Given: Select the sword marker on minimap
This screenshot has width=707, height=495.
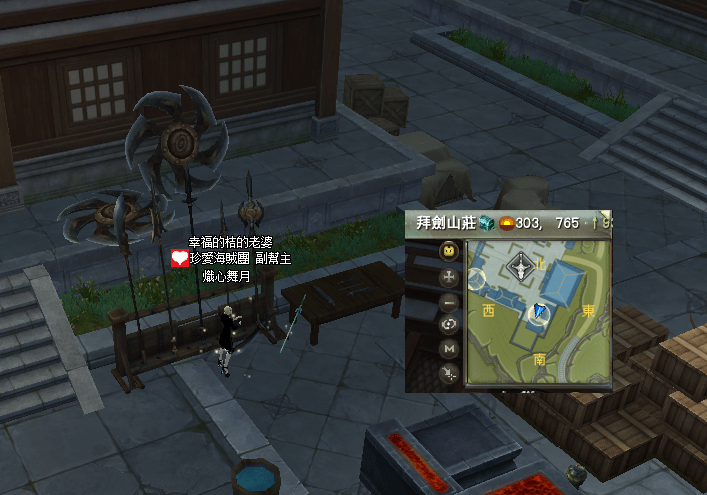Looking at the screenshot, I should coord(521,266).
